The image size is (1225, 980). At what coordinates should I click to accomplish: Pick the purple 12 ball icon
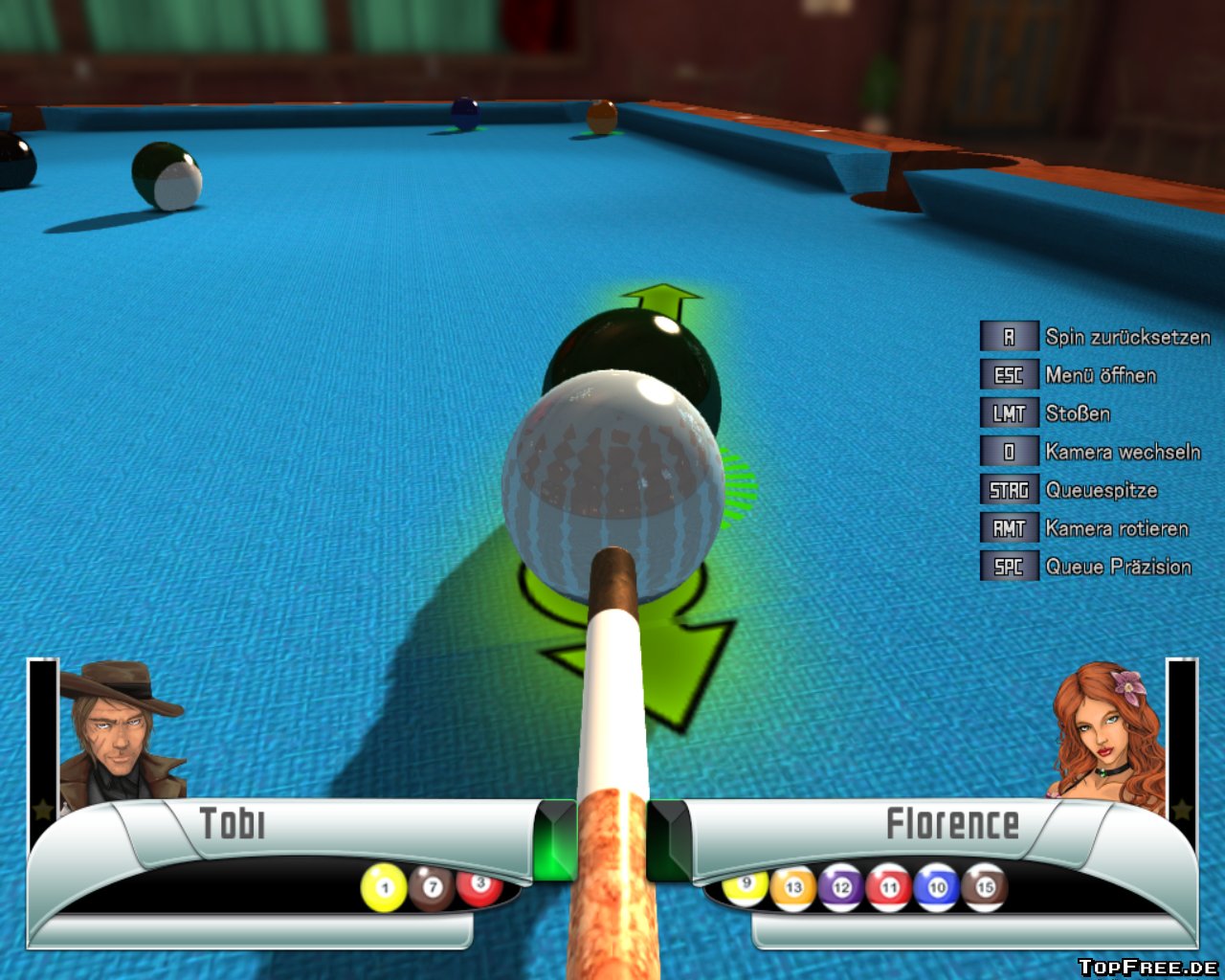pos(841,887)
